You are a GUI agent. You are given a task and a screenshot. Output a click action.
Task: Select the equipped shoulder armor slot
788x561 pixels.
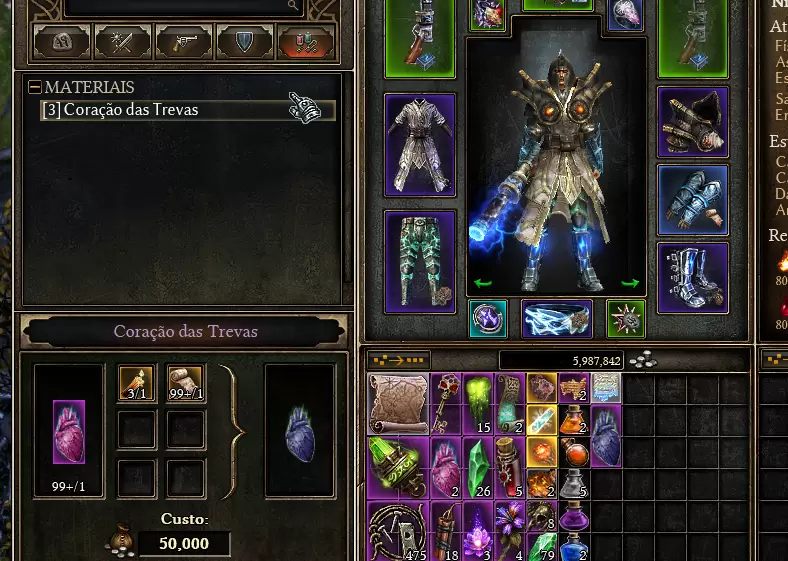(692, 122)
